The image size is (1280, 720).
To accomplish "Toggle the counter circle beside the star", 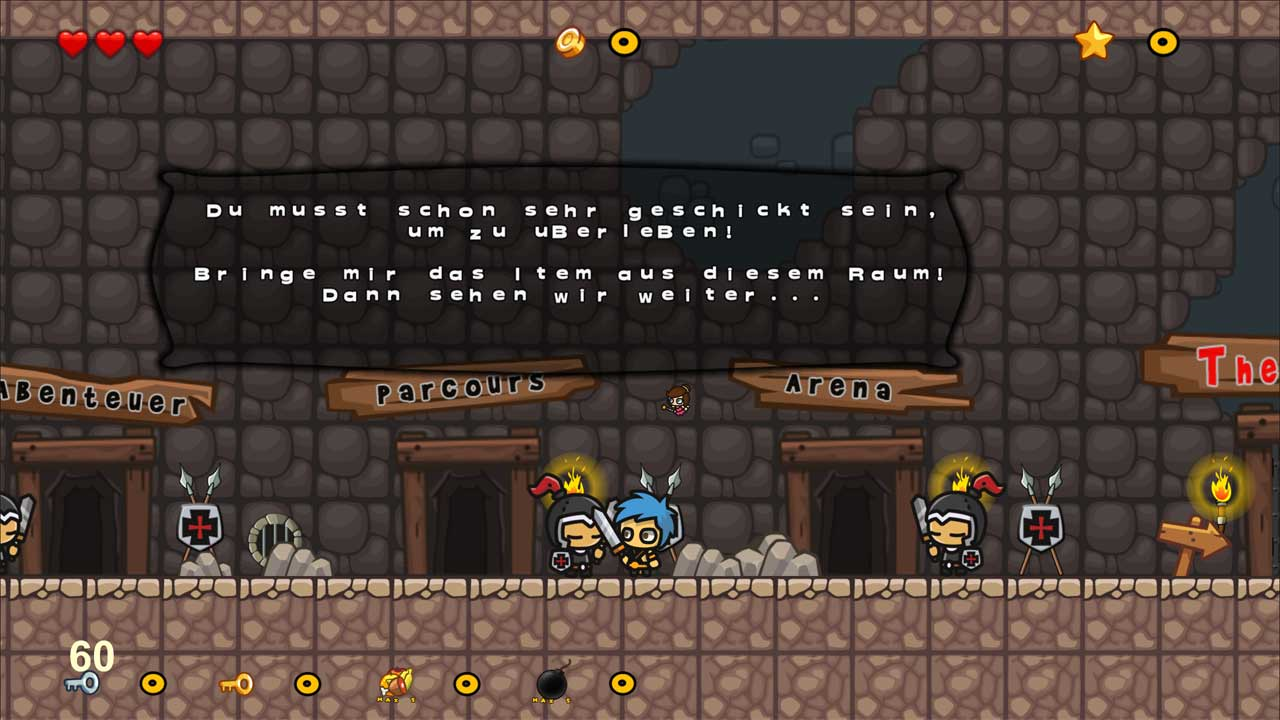I will pos(1161,42).
